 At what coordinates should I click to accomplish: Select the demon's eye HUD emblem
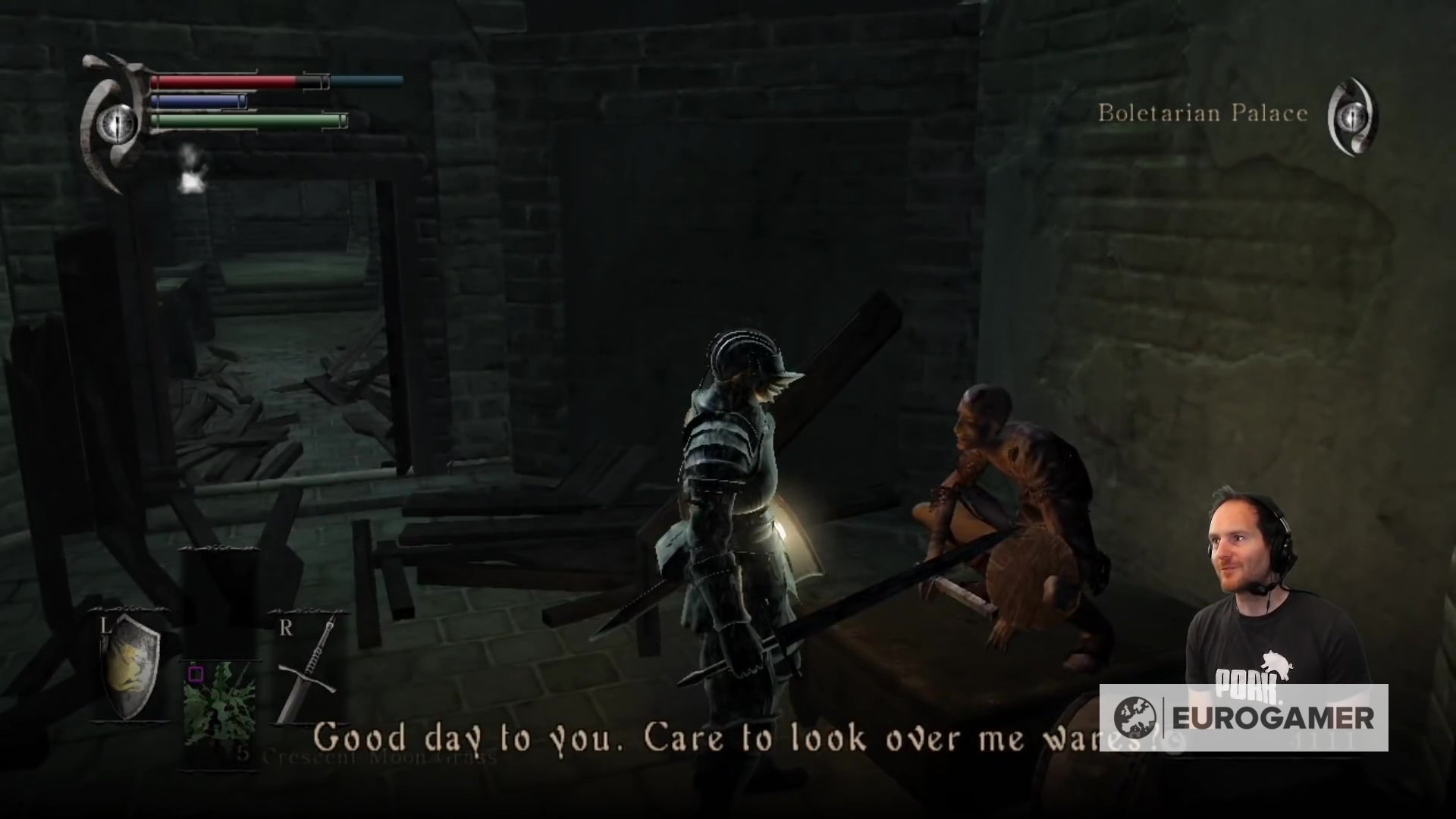118,121
